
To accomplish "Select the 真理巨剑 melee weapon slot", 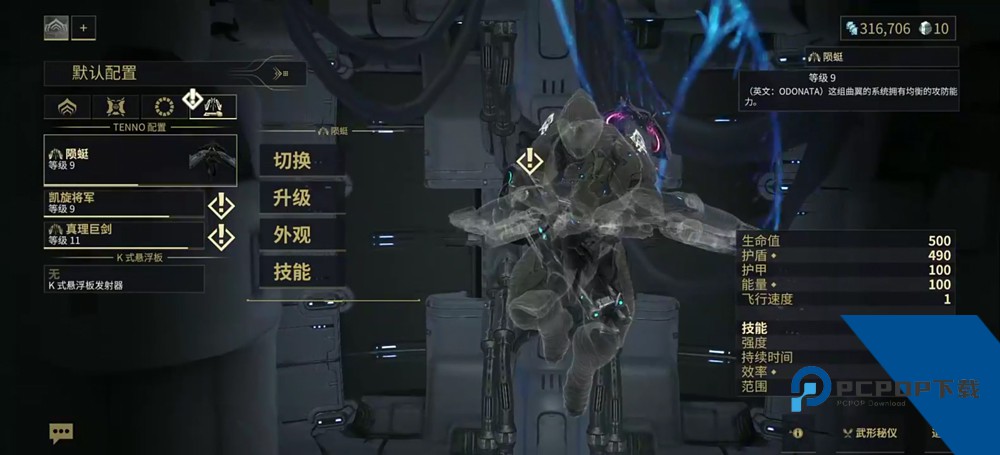I will (124, 235).
